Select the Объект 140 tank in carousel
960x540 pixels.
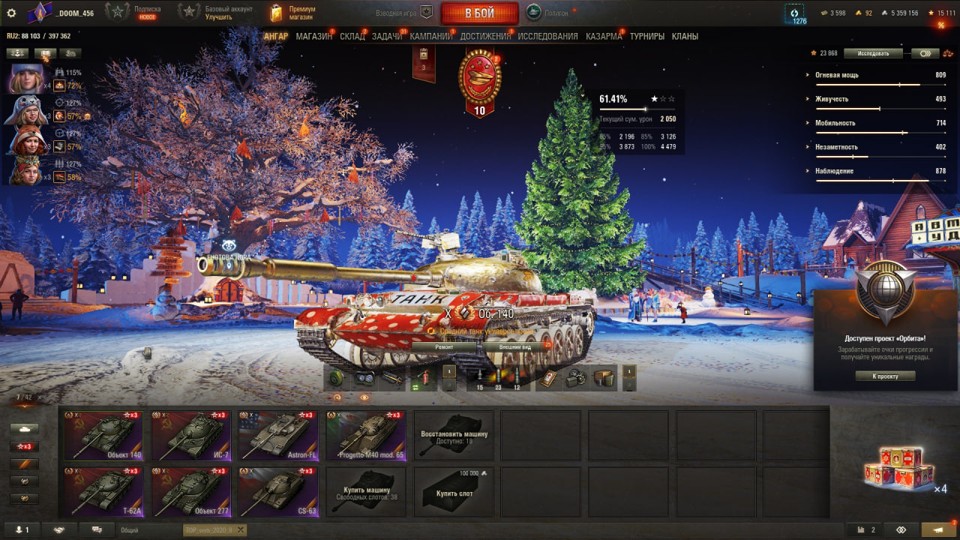click(103, 435)
